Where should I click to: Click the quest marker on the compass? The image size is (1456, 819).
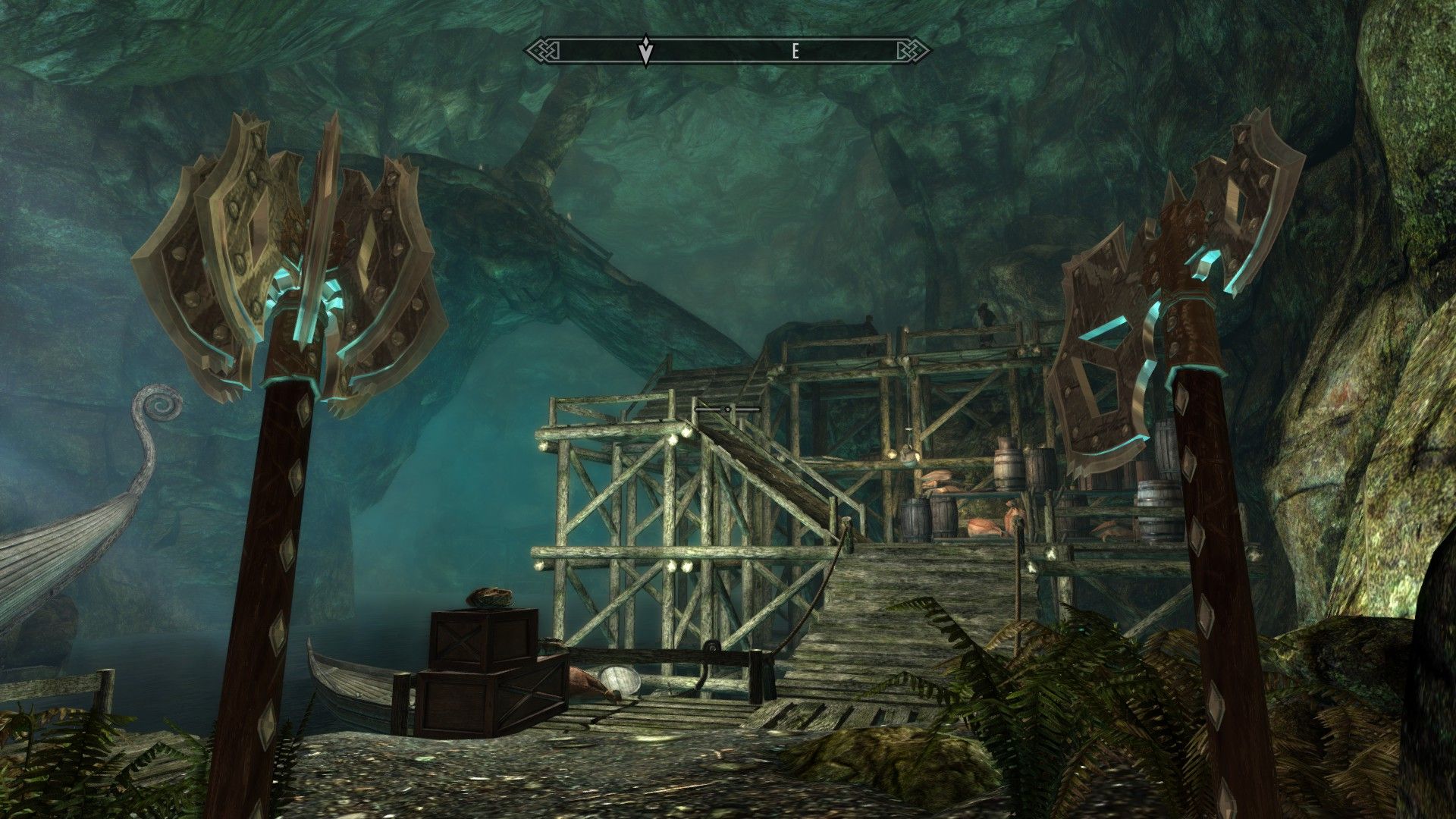[645, 50]
